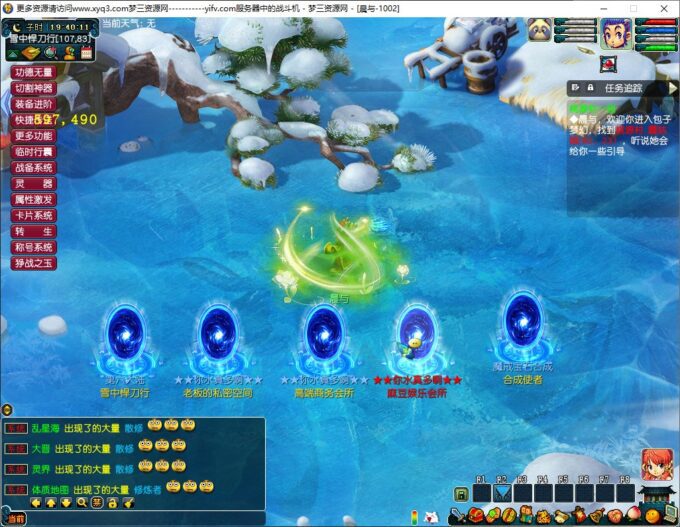
Task: Select the 切割神器 button
Action: (x=34, y=88)
